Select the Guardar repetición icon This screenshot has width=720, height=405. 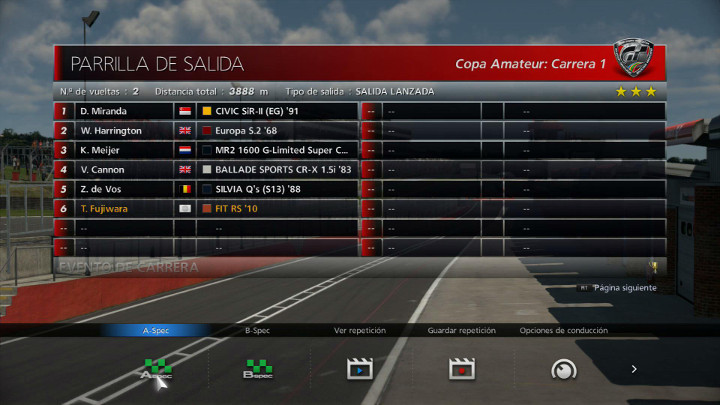461,369
